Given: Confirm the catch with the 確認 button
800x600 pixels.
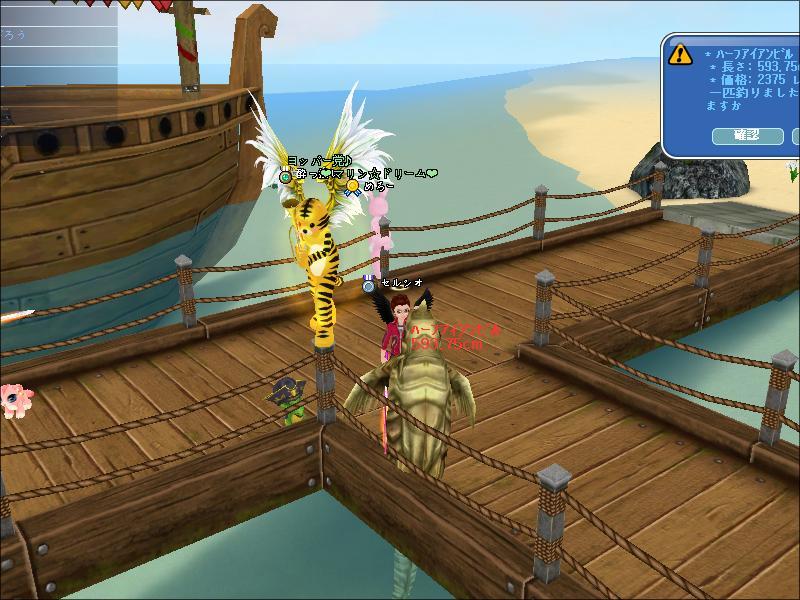Looking at the screenshot, I should [x=747, y=135].
